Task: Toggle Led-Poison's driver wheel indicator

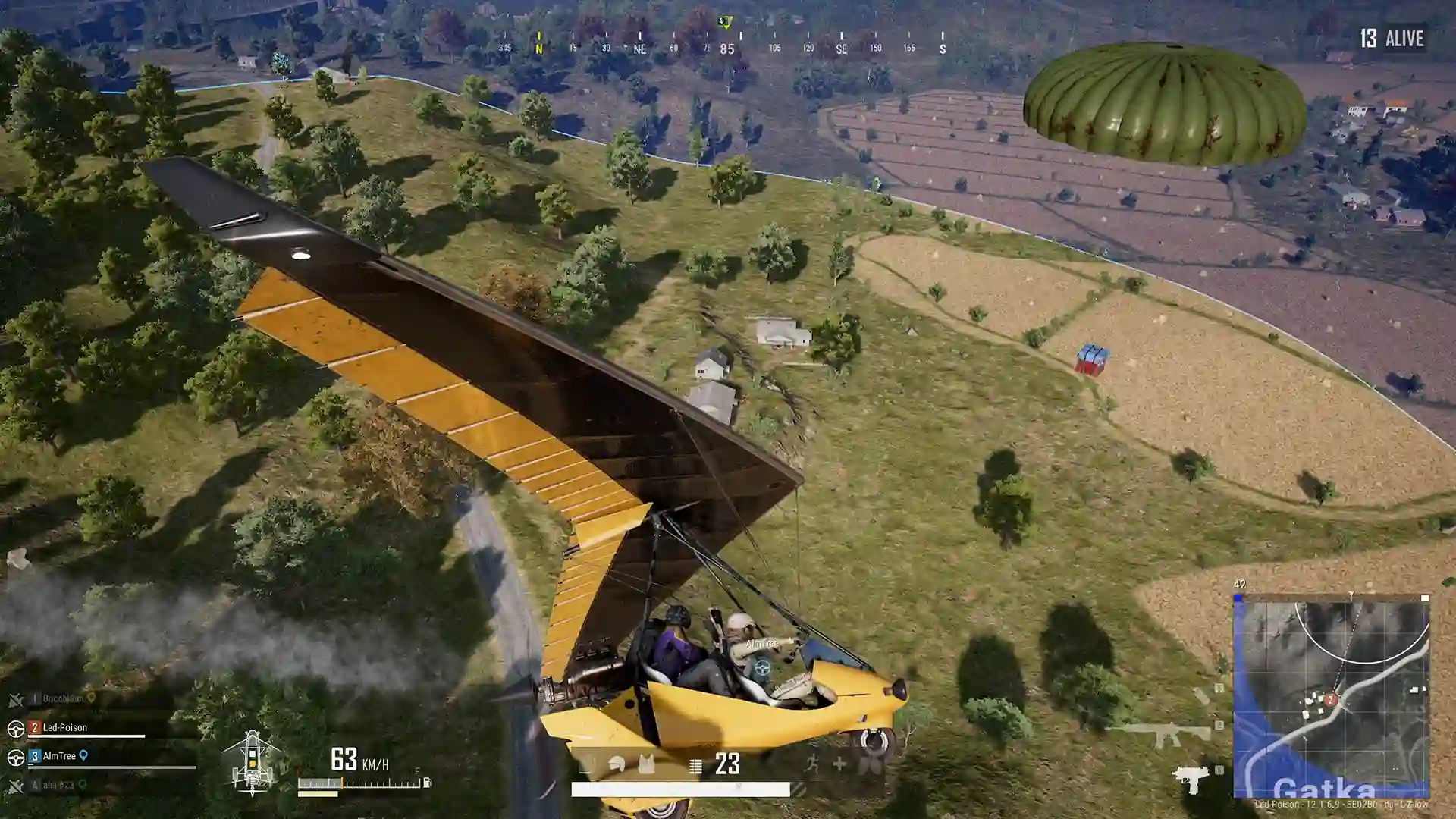Action: [17, 727]
